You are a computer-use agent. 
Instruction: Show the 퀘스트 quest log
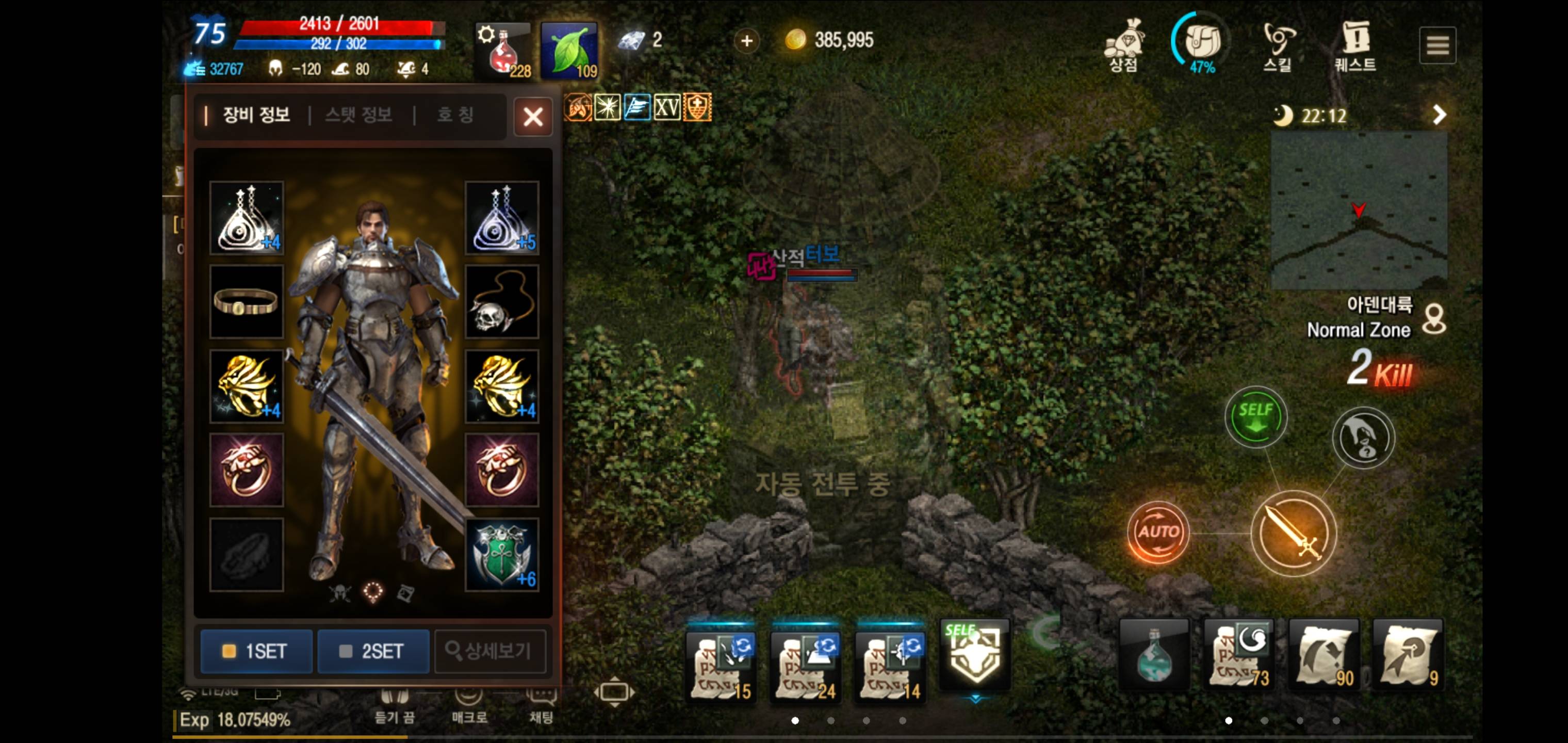[1355, 46]
